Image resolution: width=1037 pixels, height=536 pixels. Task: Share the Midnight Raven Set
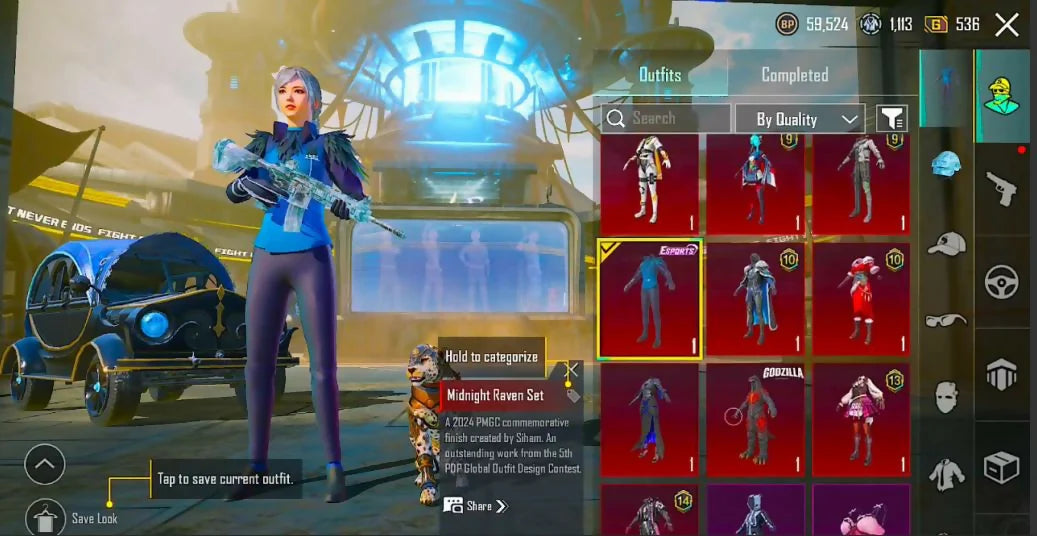coord(477,506)
